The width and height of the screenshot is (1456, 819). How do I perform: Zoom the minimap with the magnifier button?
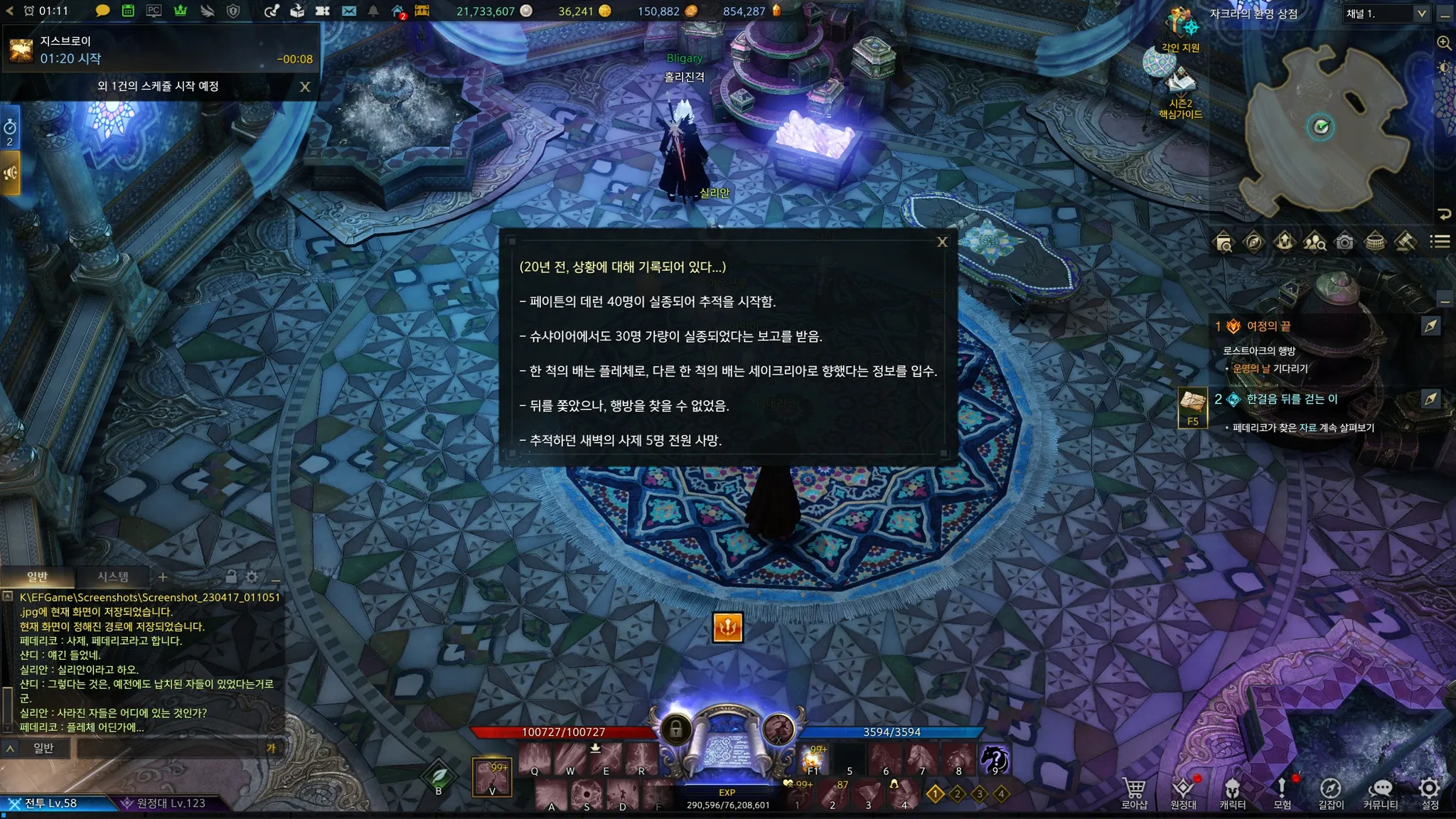(1444, 43)
